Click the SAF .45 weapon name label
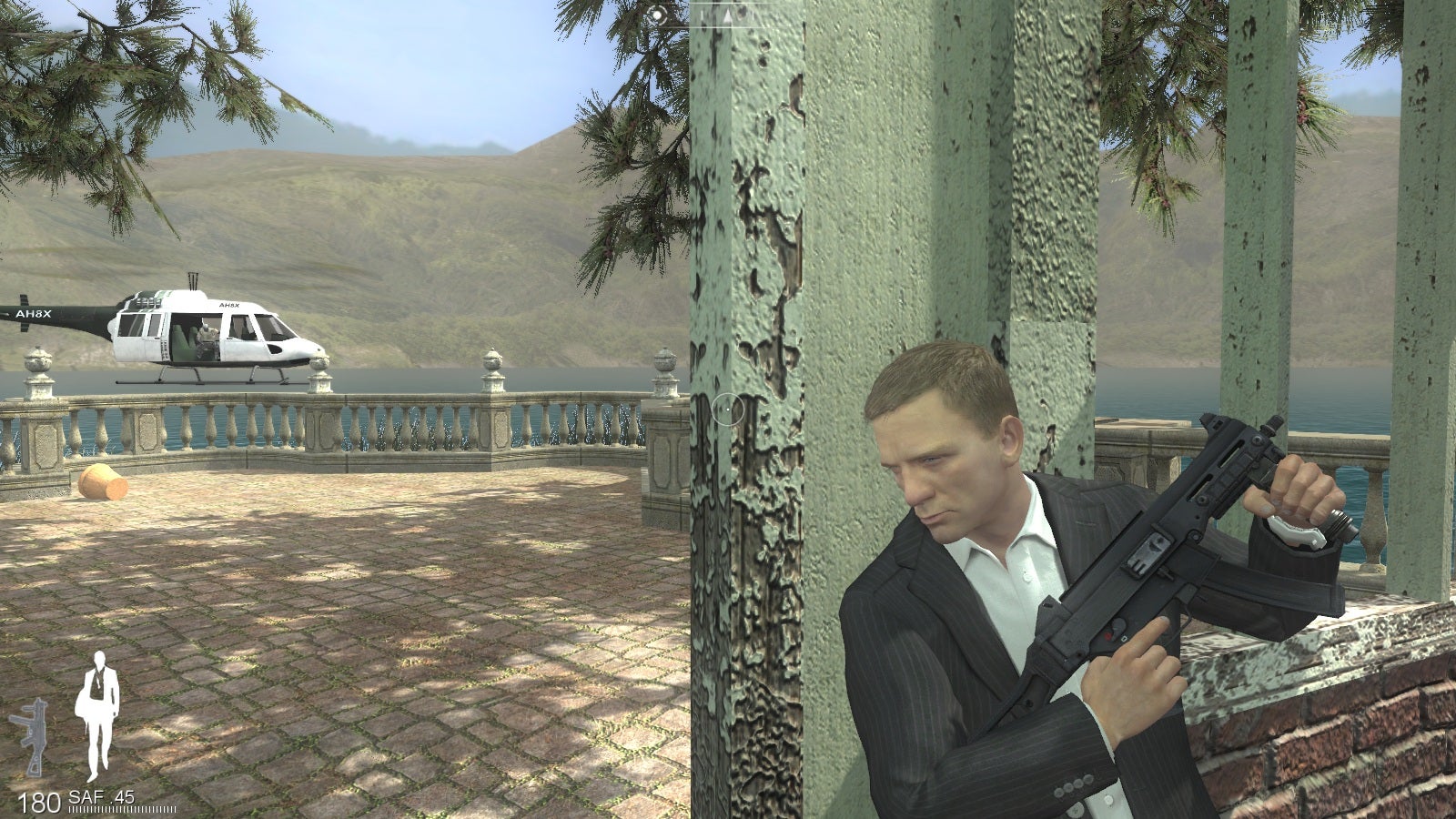 (x=100, y=795)
